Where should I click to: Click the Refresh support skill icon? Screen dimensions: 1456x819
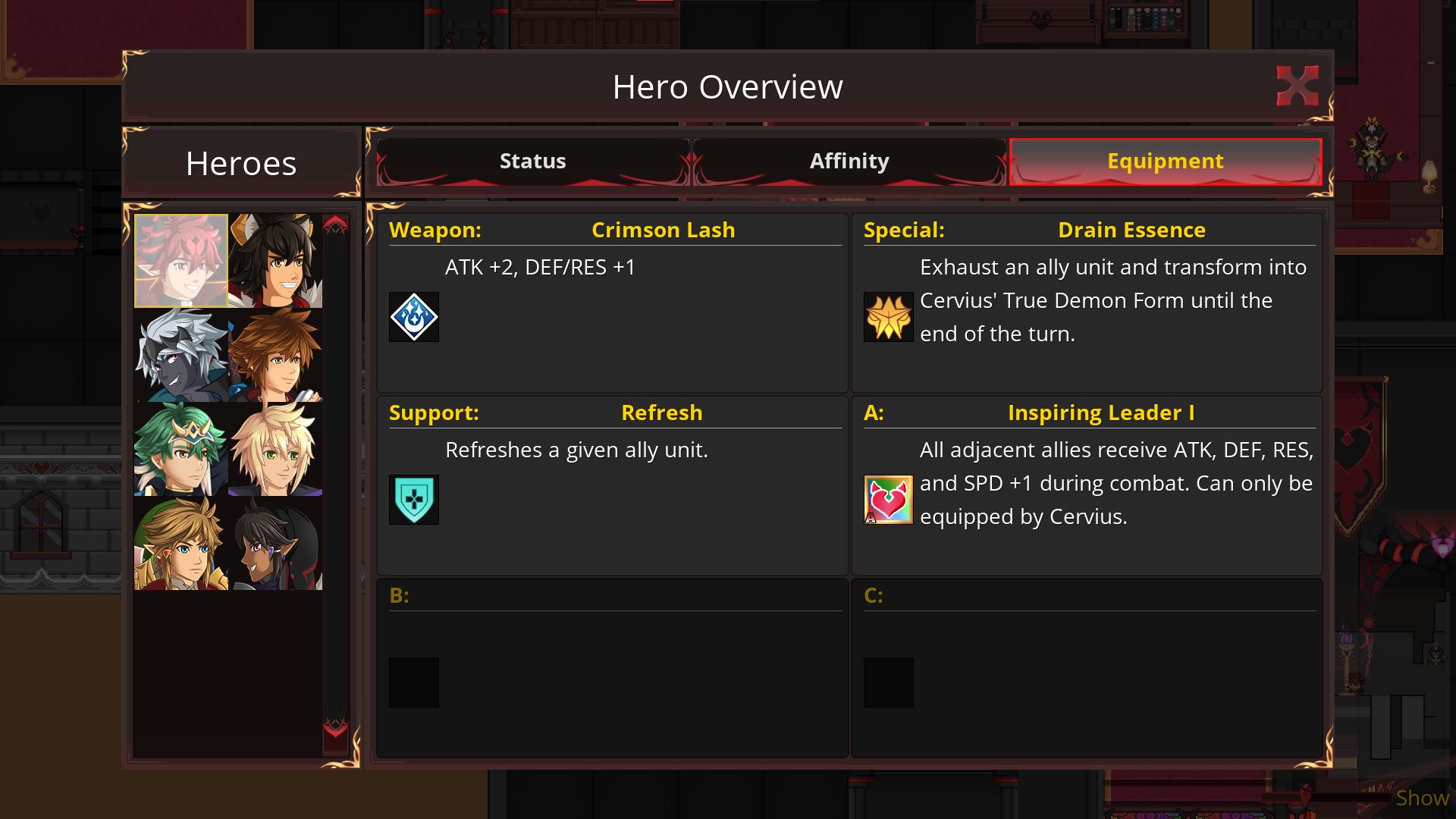[414, 500]
